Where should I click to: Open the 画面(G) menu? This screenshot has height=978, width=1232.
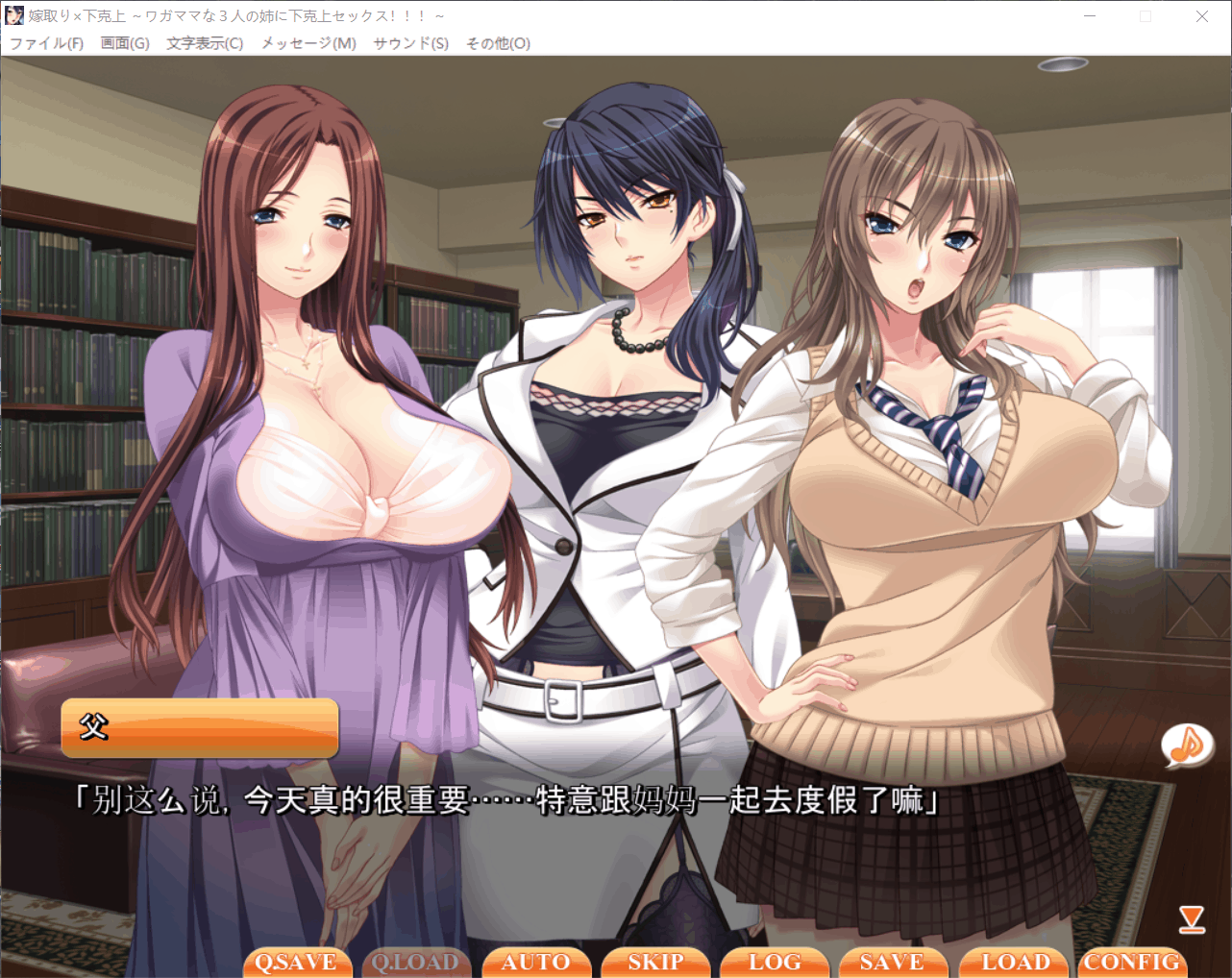125,43
